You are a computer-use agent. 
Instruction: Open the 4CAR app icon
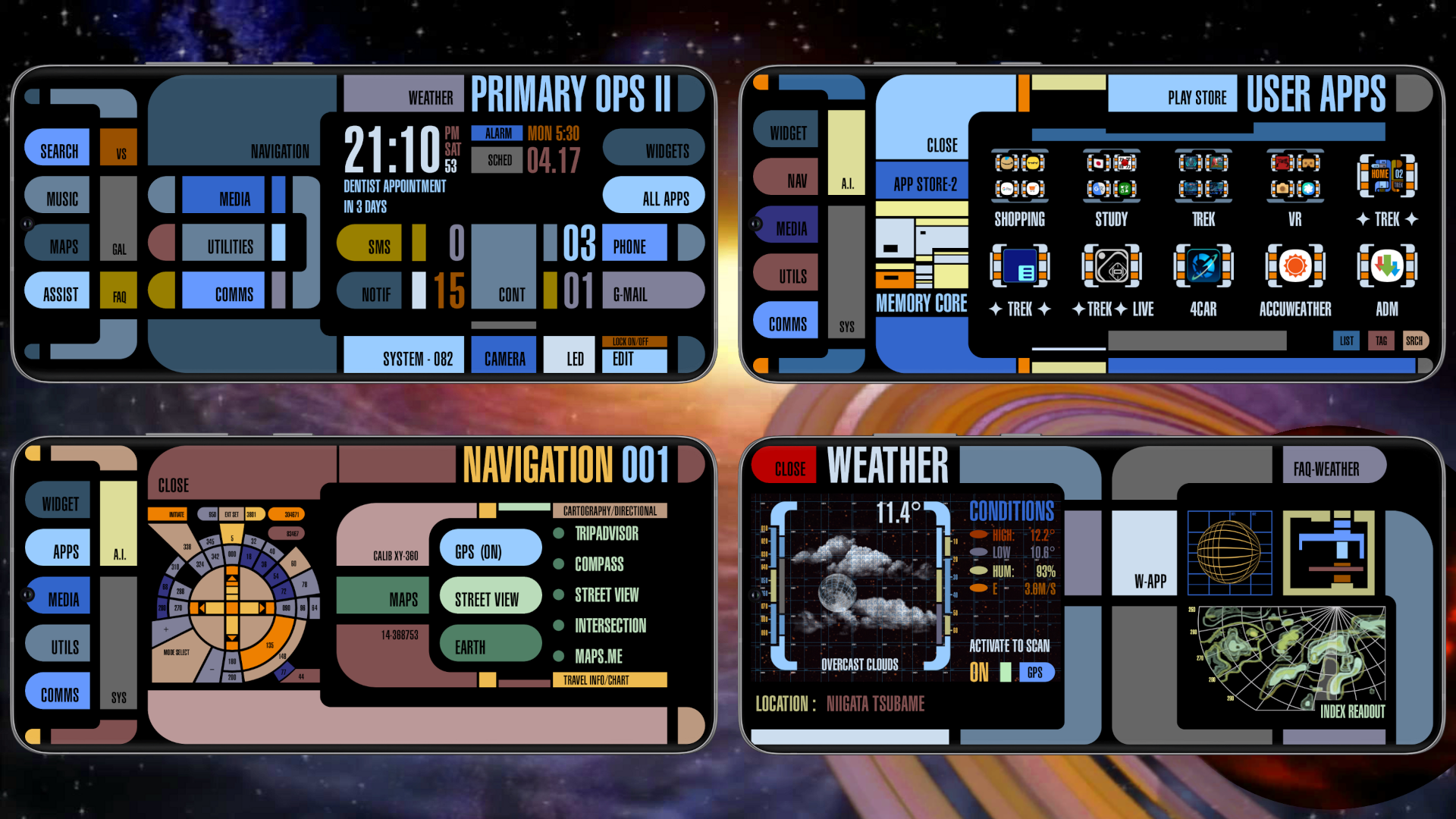[1203, 267]
